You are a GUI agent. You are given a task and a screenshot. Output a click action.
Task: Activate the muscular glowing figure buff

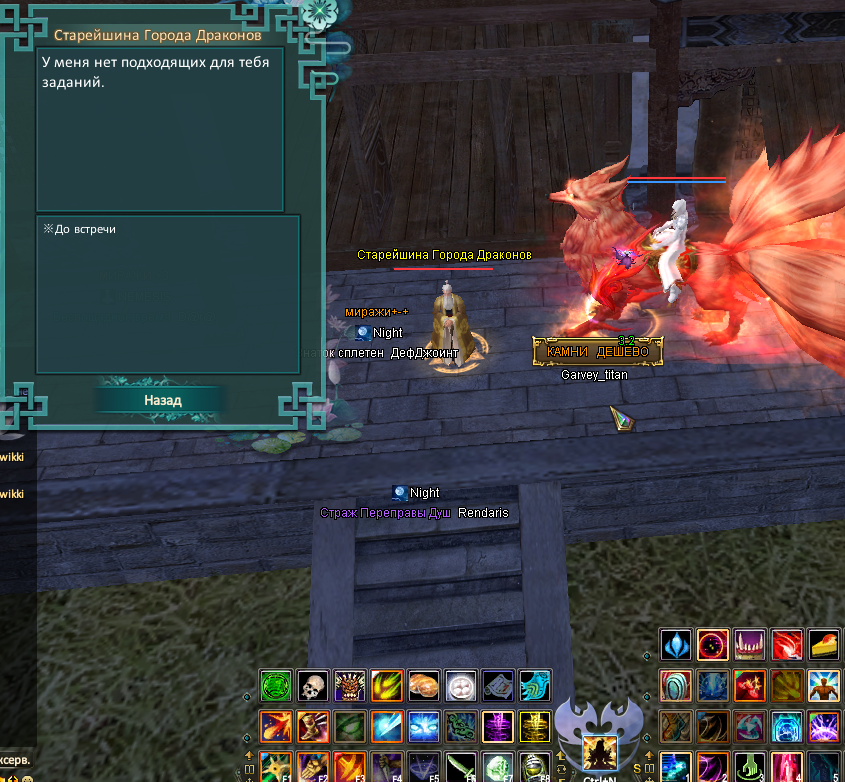pos(824,686)
